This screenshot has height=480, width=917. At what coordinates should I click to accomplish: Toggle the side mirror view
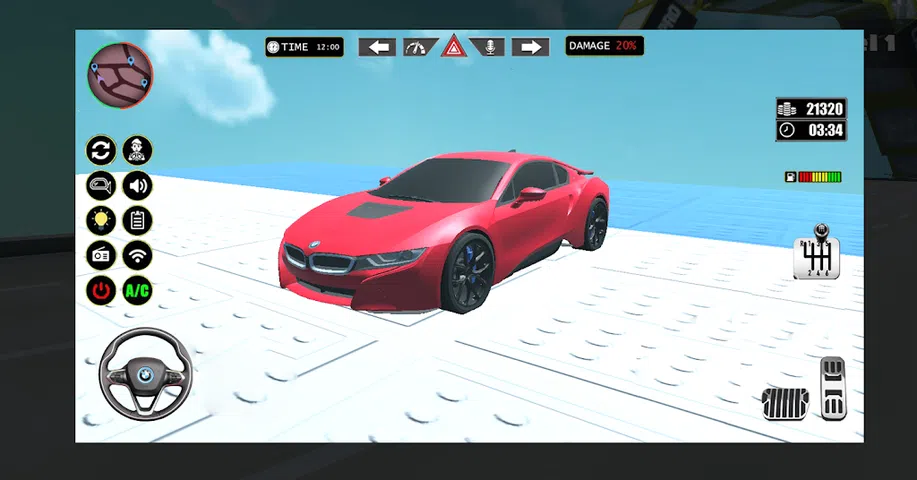click(x=101, y=185)
